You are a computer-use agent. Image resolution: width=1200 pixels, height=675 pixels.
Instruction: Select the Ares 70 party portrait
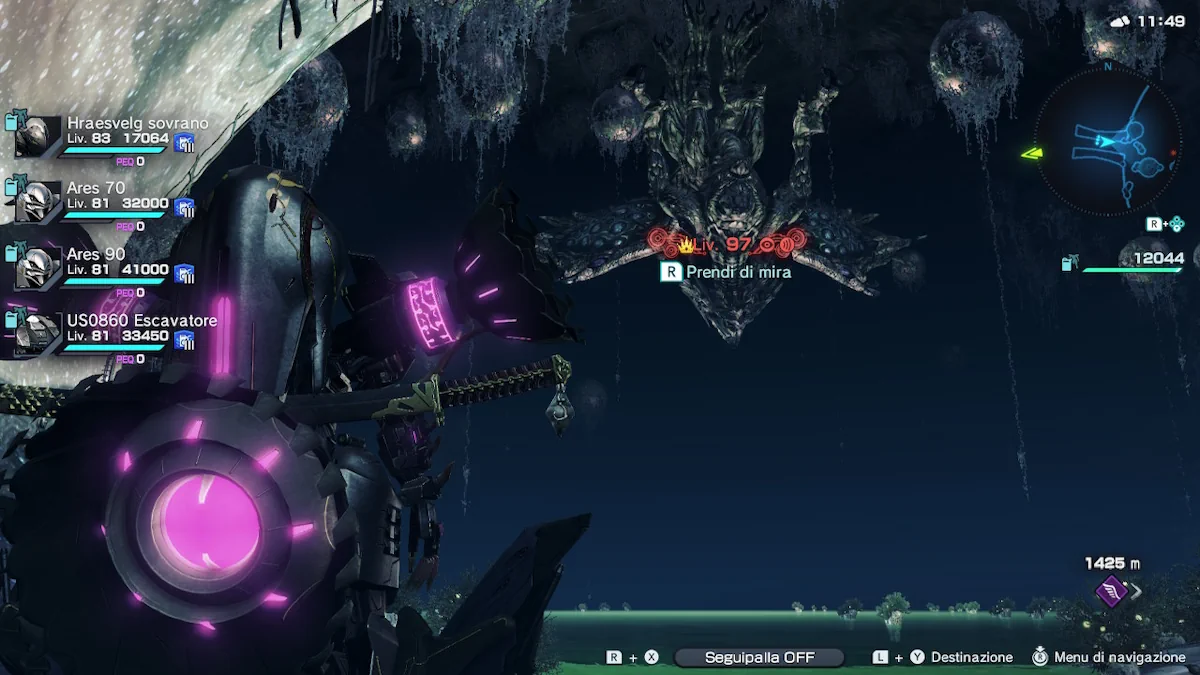click(38, 202)
